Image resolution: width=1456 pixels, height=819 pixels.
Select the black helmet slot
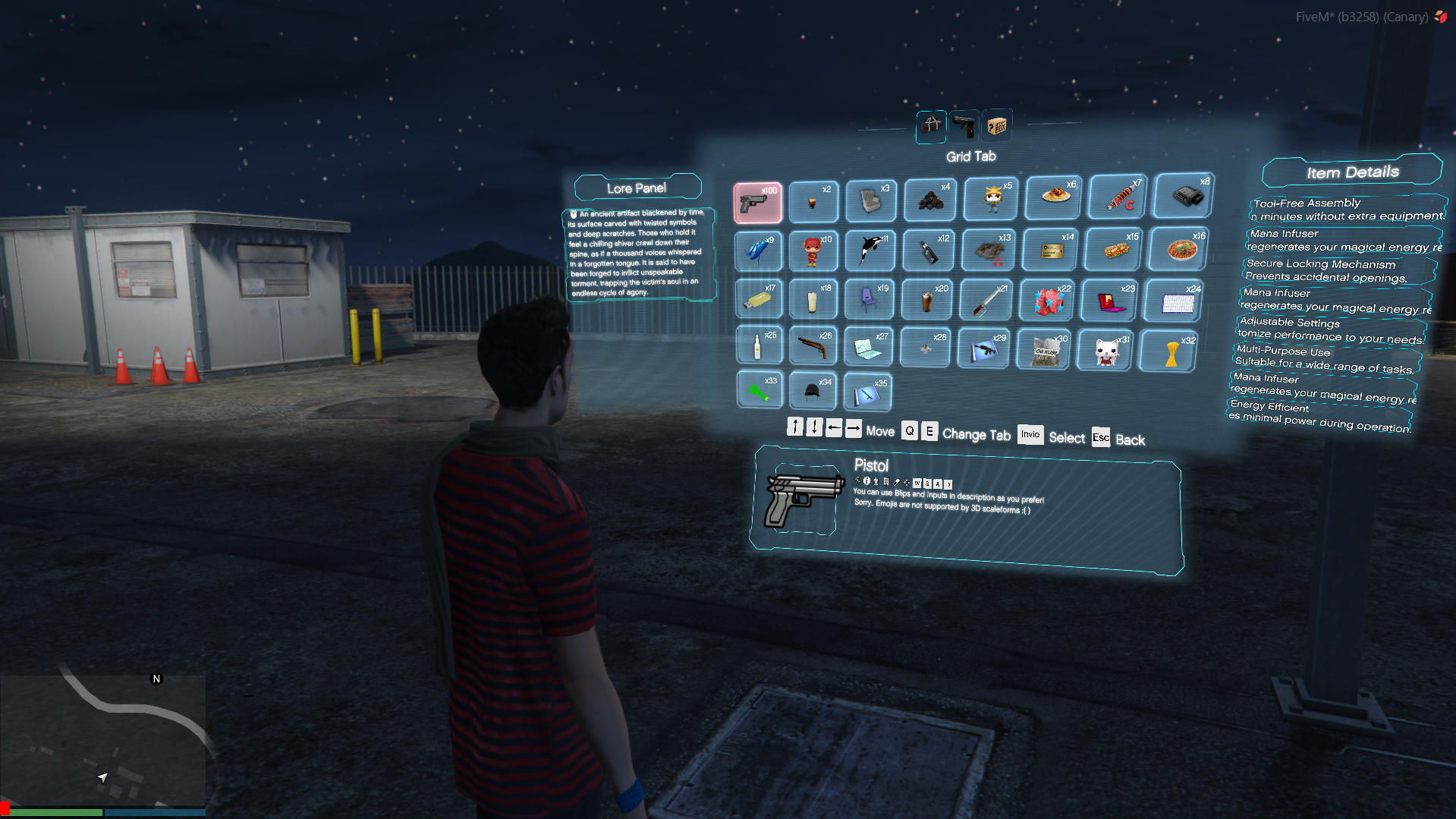[x=813, y=390]
